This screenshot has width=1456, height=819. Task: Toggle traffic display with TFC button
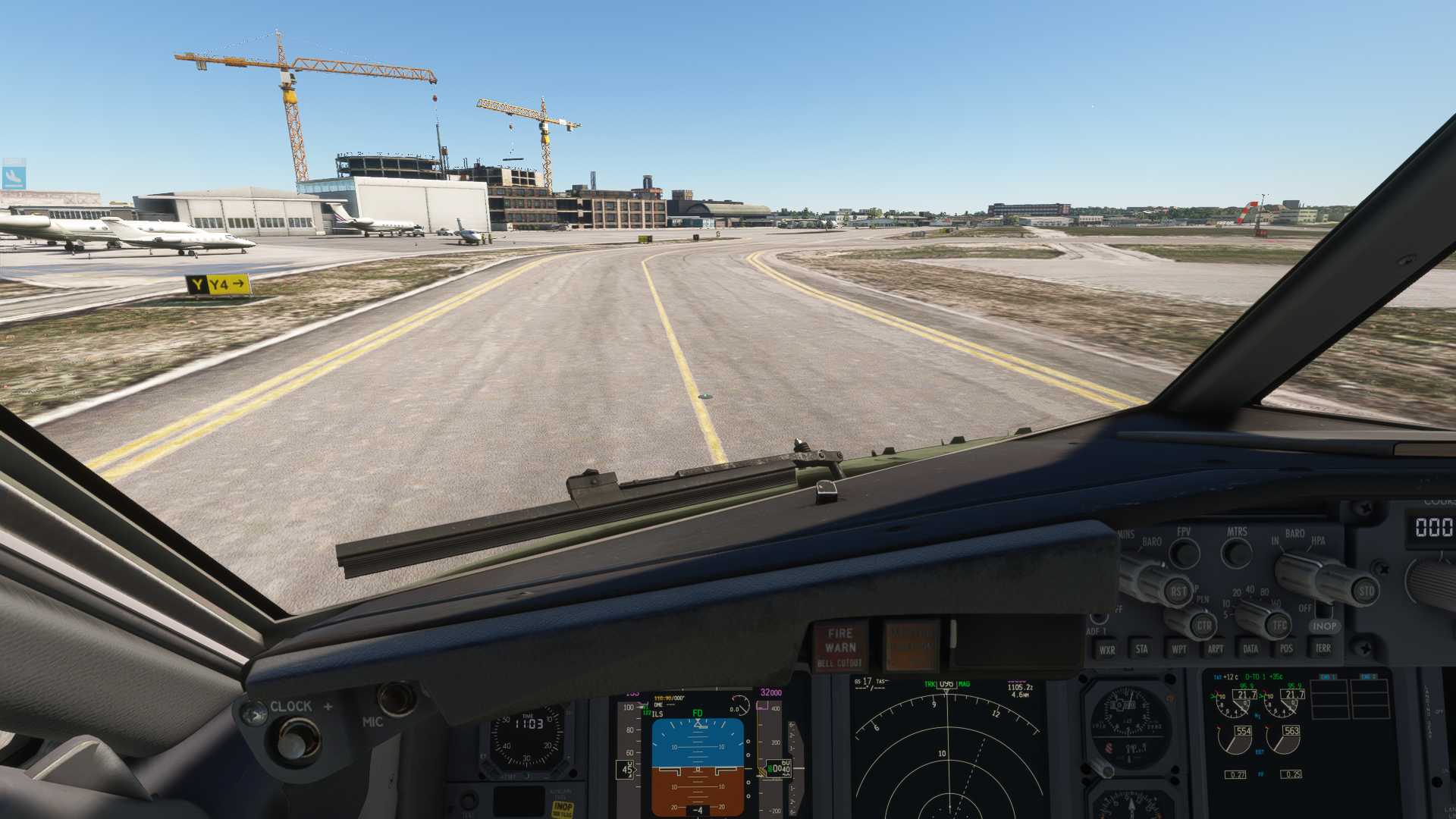pyautogui.click(x=1279, y=626)
